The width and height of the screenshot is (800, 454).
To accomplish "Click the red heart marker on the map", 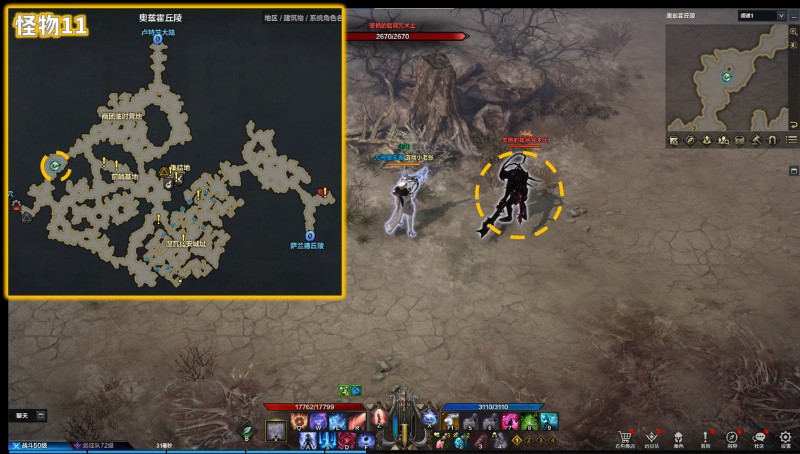I will [322, 192].
